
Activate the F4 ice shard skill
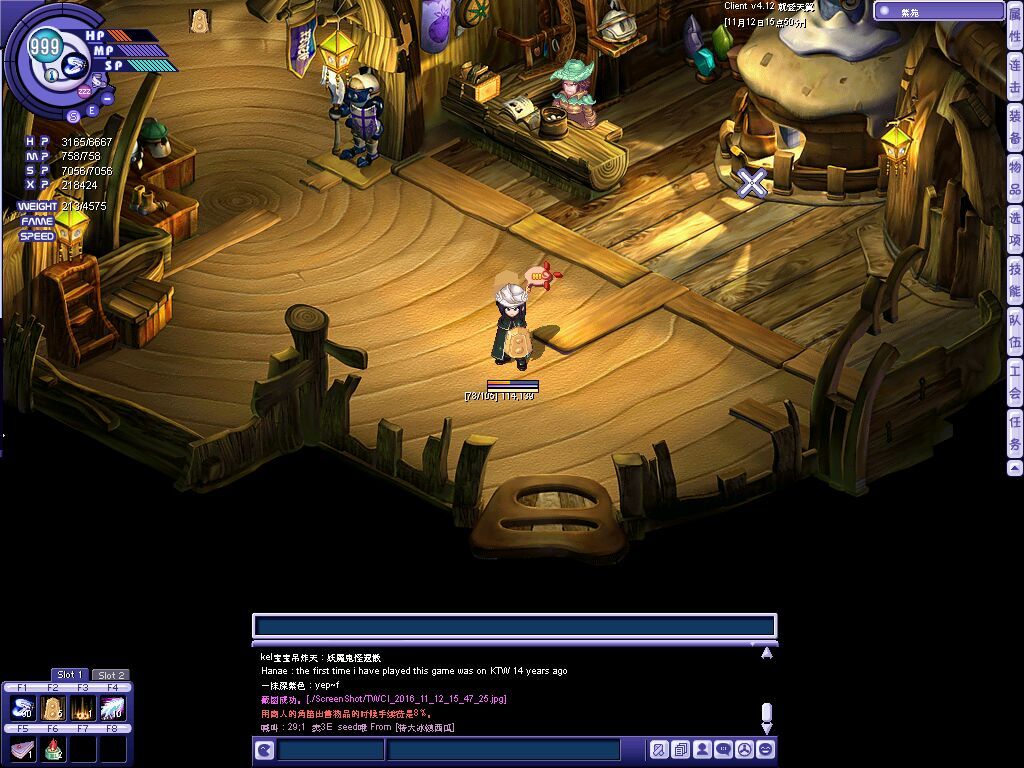[x=112, y=709]
